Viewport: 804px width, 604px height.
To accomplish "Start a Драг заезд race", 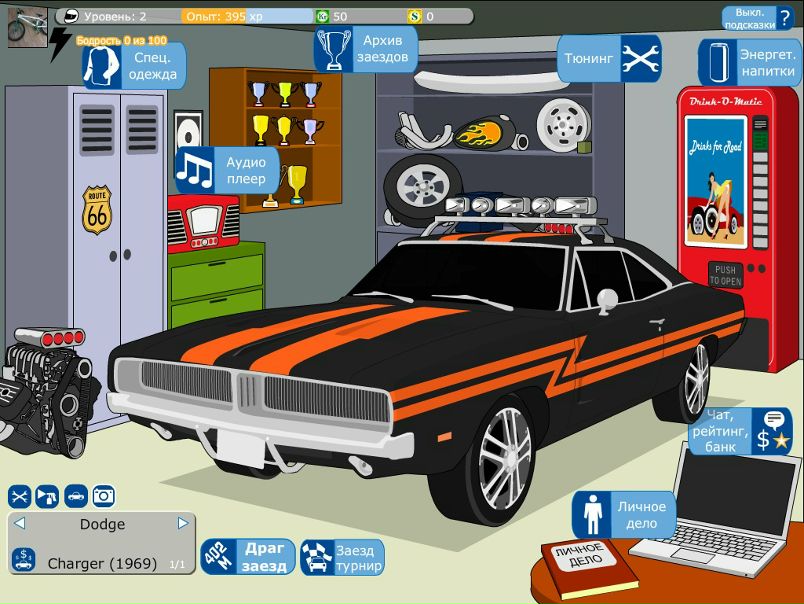I will (x=249, y=557).
